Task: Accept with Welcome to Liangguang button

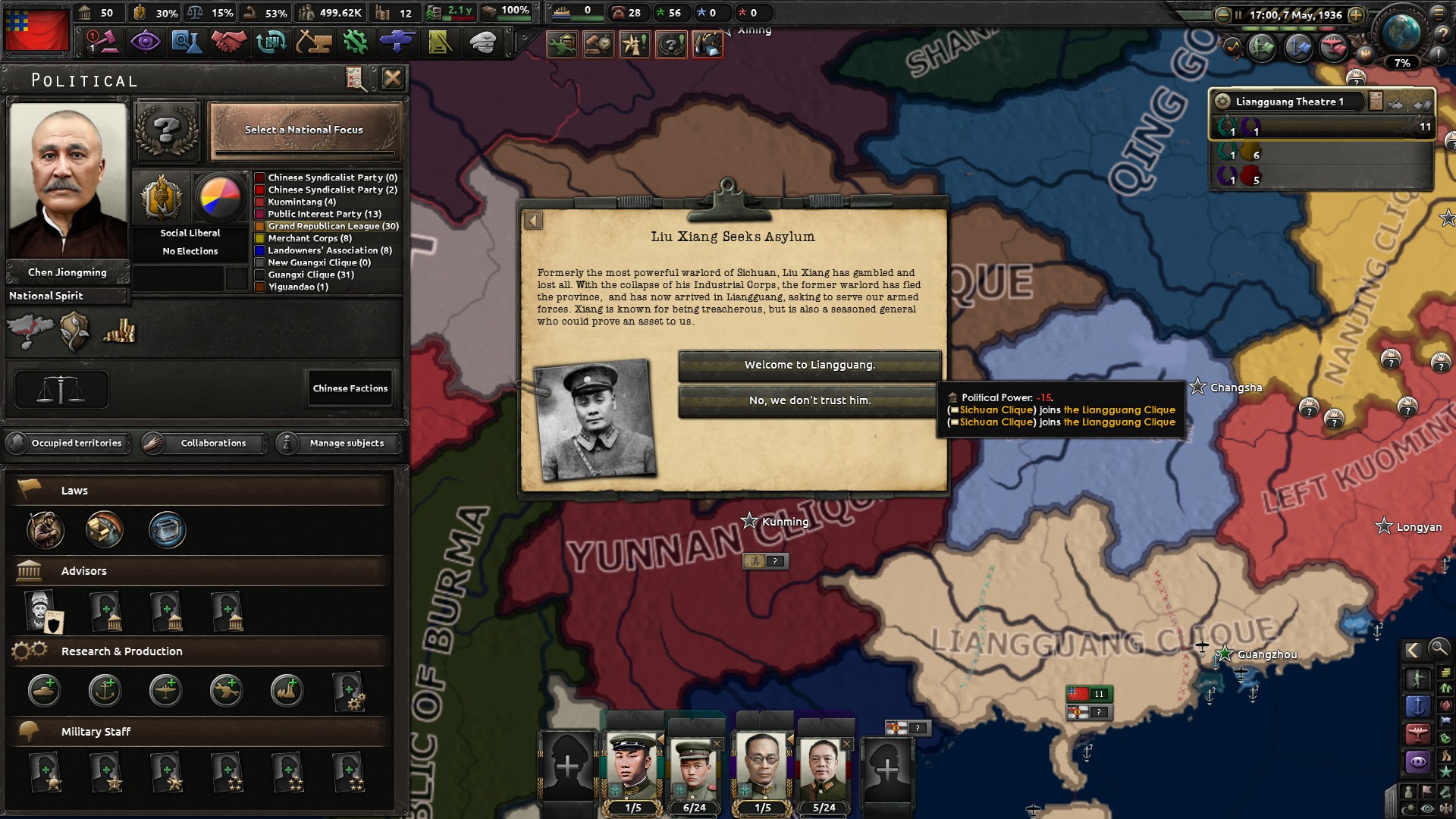Action: click(808, 365)
